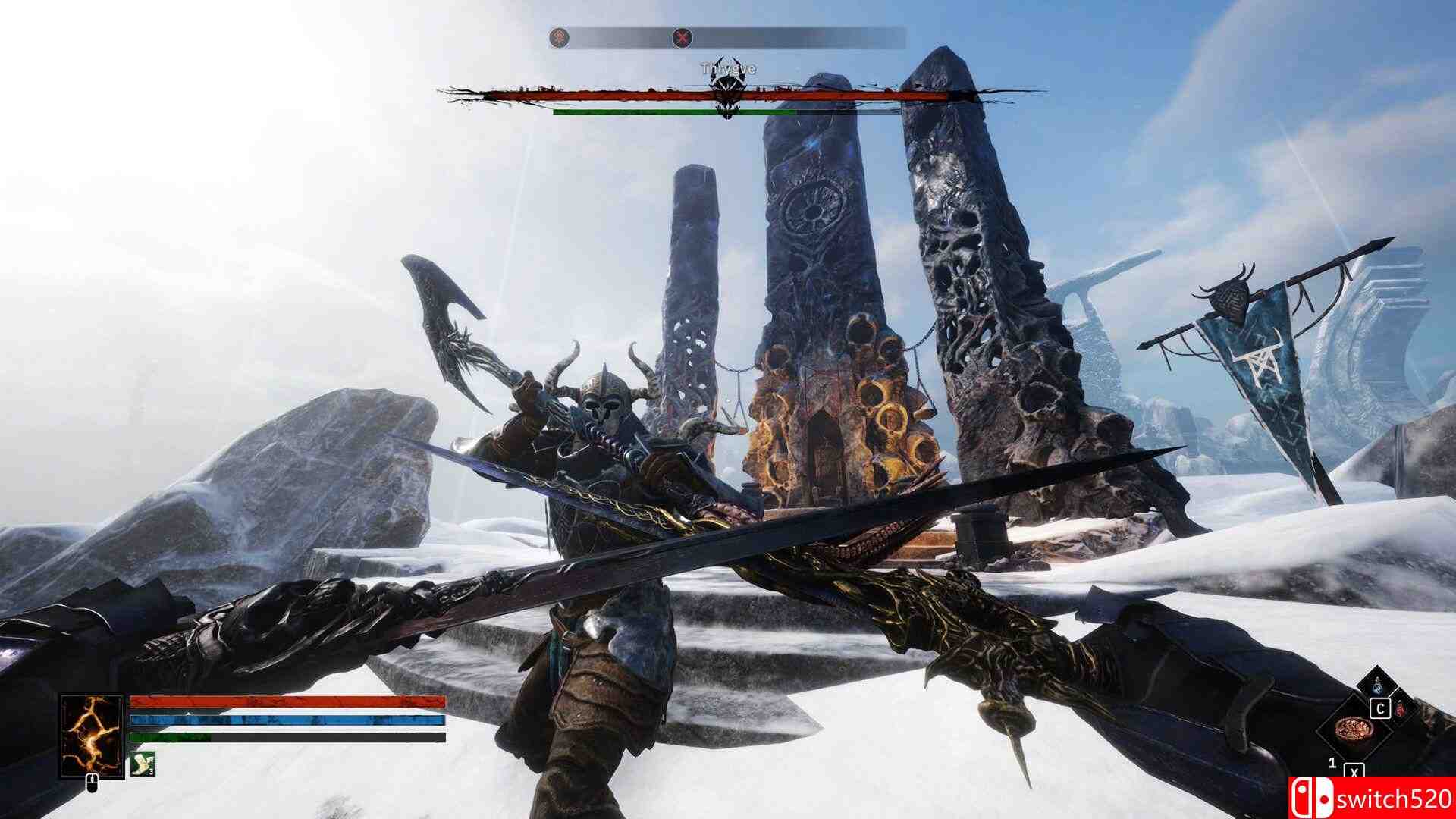Image resolution: width=1456 pixels, height=819 pixels.
Task: Click the Thrygve boss name label
Action: (x=726, y=68)
